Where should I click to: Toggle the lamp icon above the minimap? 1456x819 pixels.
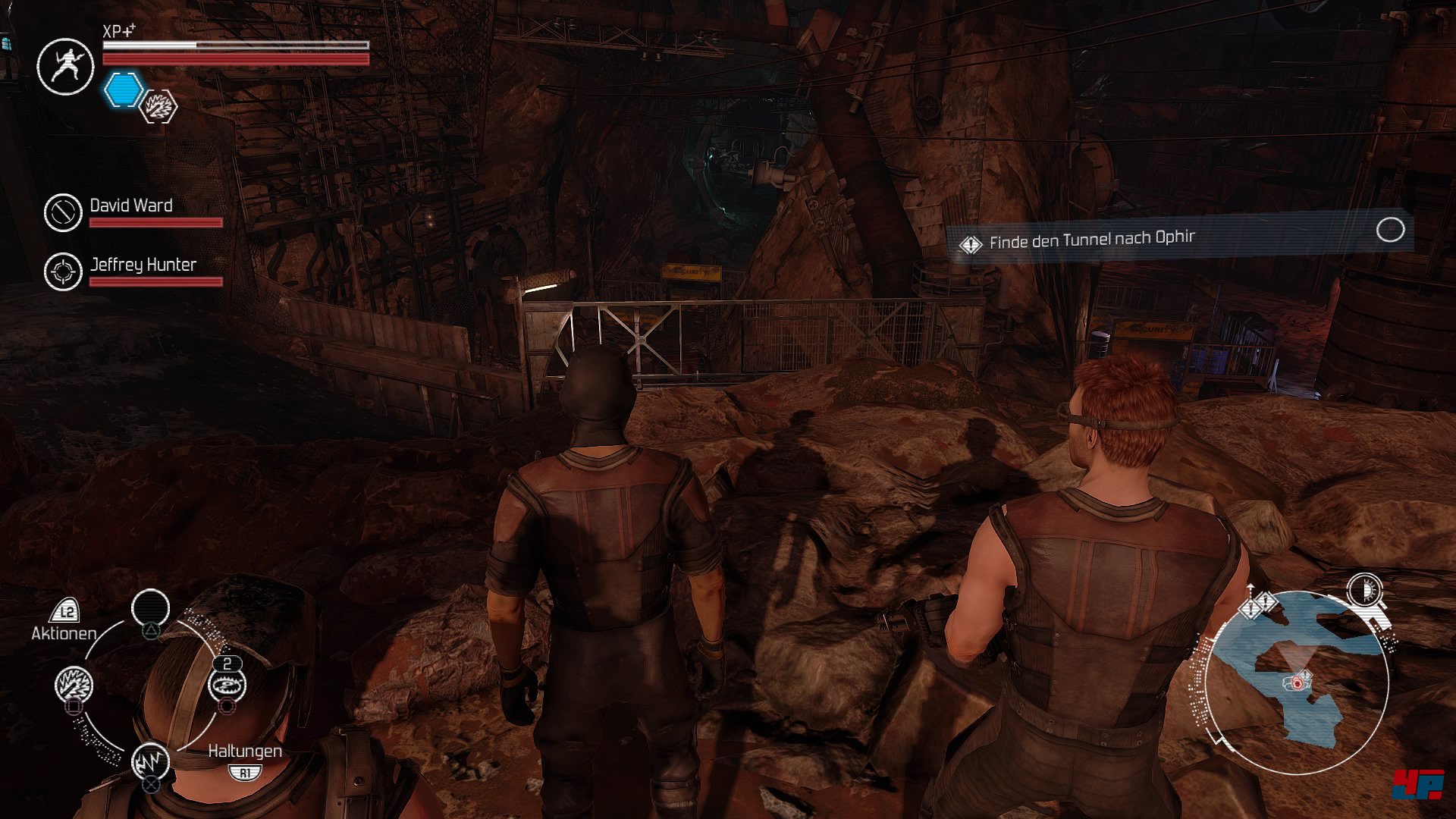tap(1365, 590)
